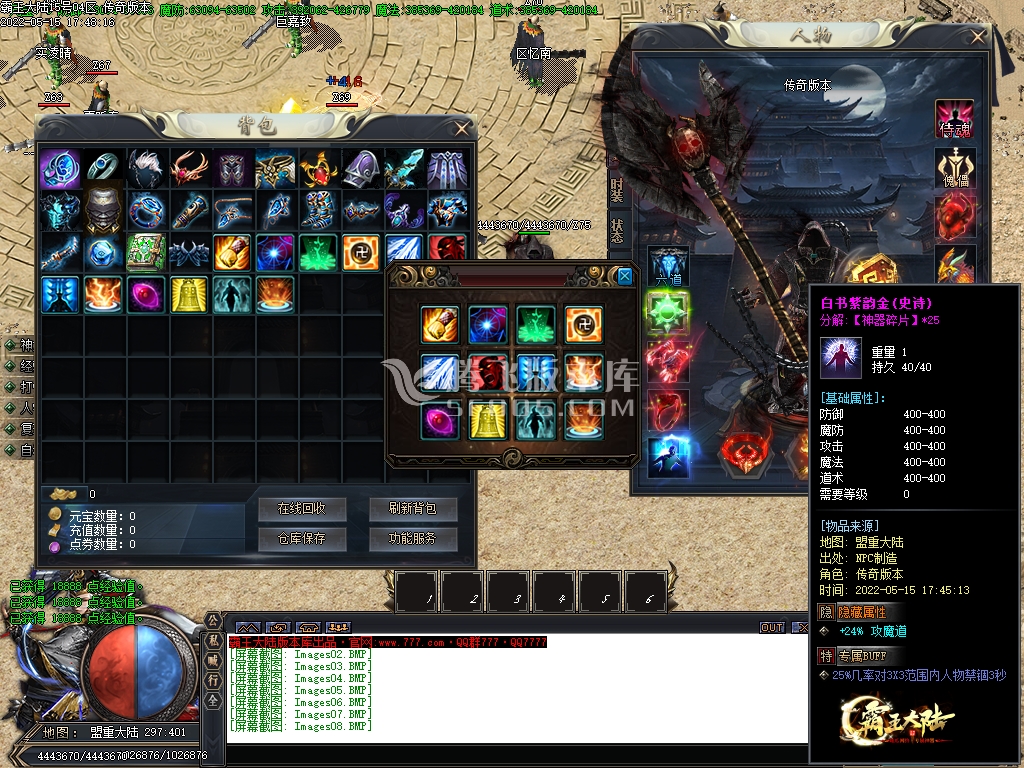Select the green spellbook item in bag

tap(146, 252)
